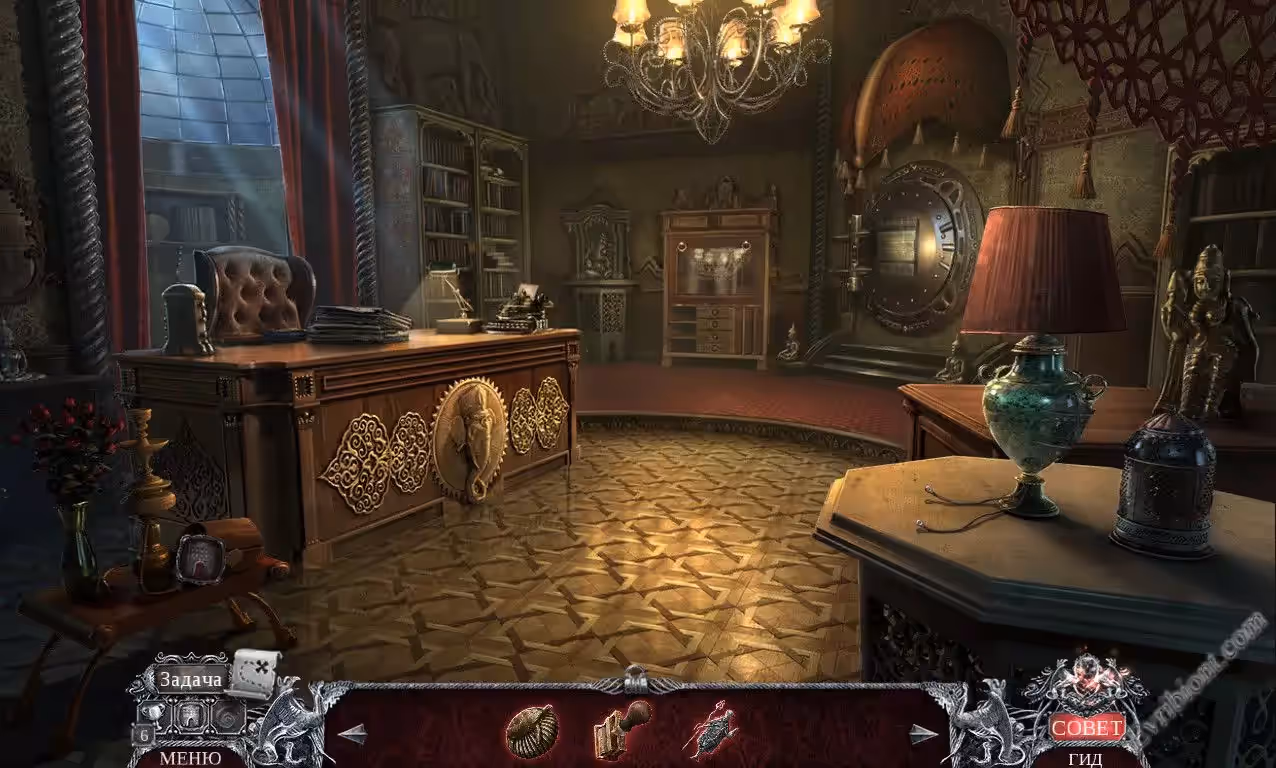
Task: Open the ГИД strategy guide
Action: tap(1085, 759)
